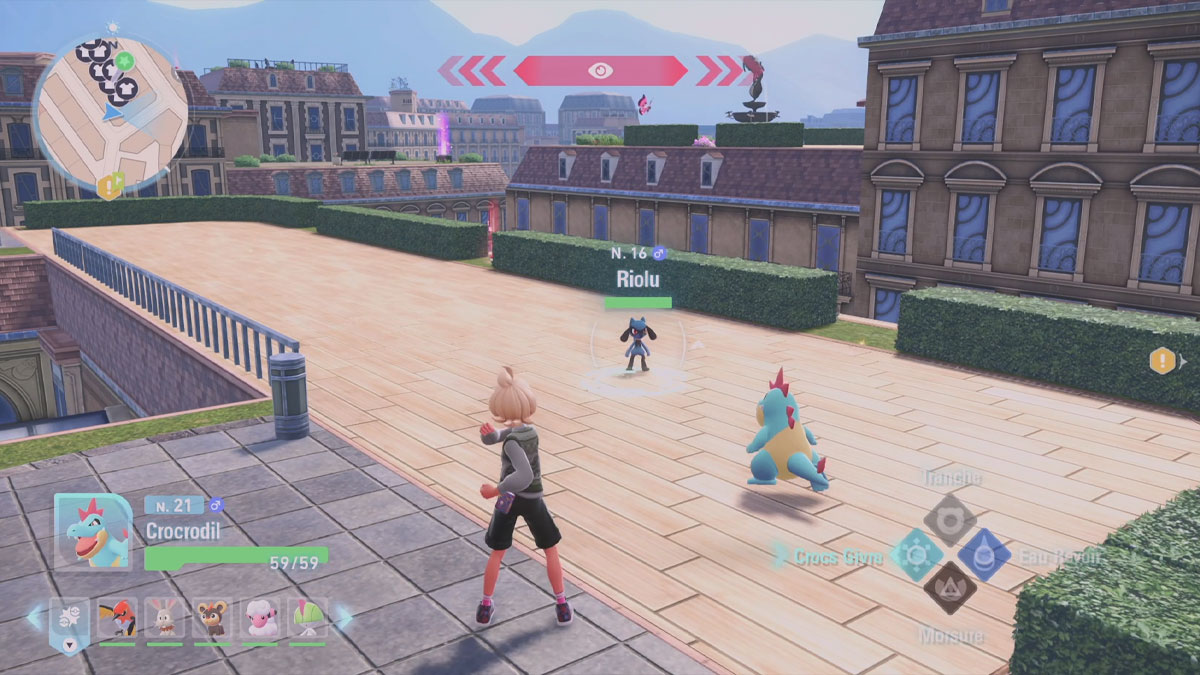The width and height of the screenshot is (1200, 675).
Task: Use the Tranche move
Action: pyautogui.click(x=949, y=519)
